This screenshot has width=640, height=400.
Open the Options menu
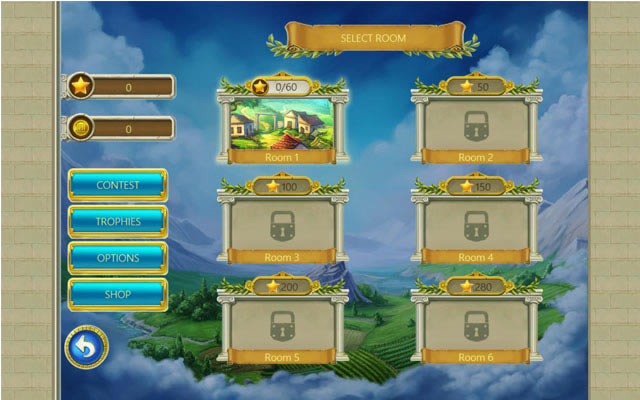(117, 258)
